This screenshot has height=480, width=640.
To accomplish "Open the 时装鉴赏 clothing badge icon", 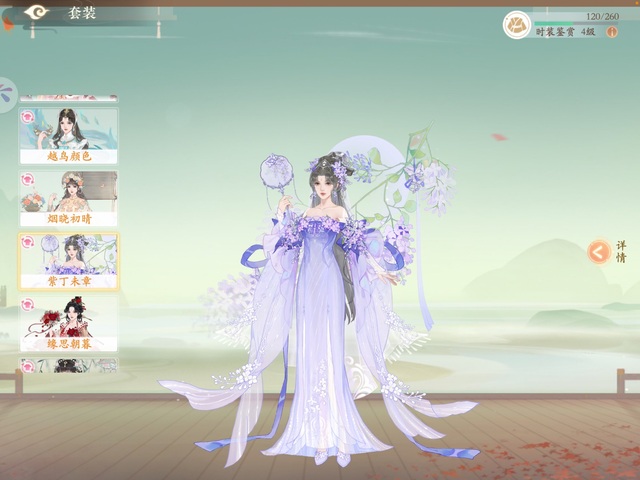I will coord(517,25).
